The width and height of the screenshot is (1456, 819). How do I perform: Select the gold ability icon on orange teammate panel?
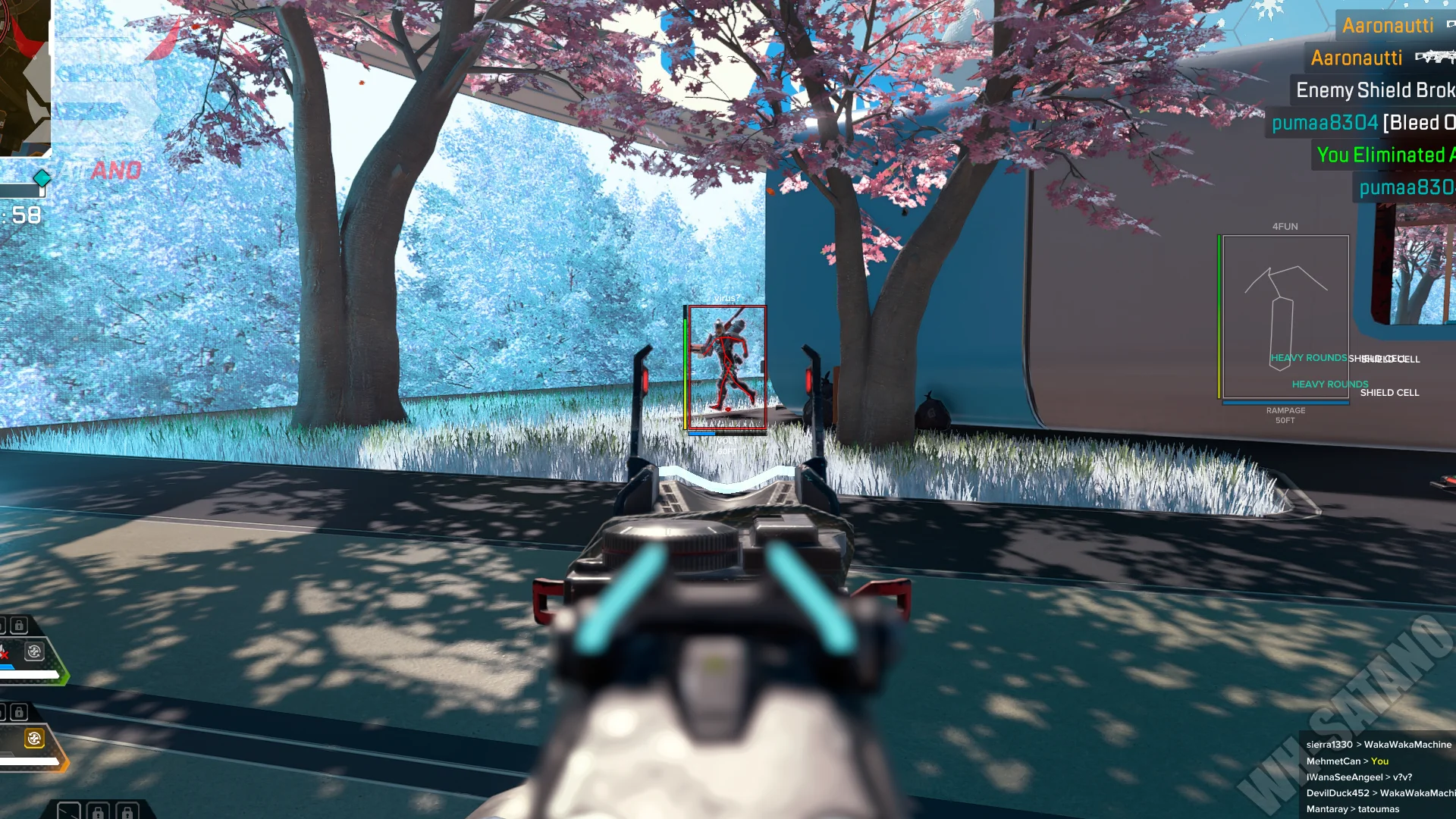34,739
